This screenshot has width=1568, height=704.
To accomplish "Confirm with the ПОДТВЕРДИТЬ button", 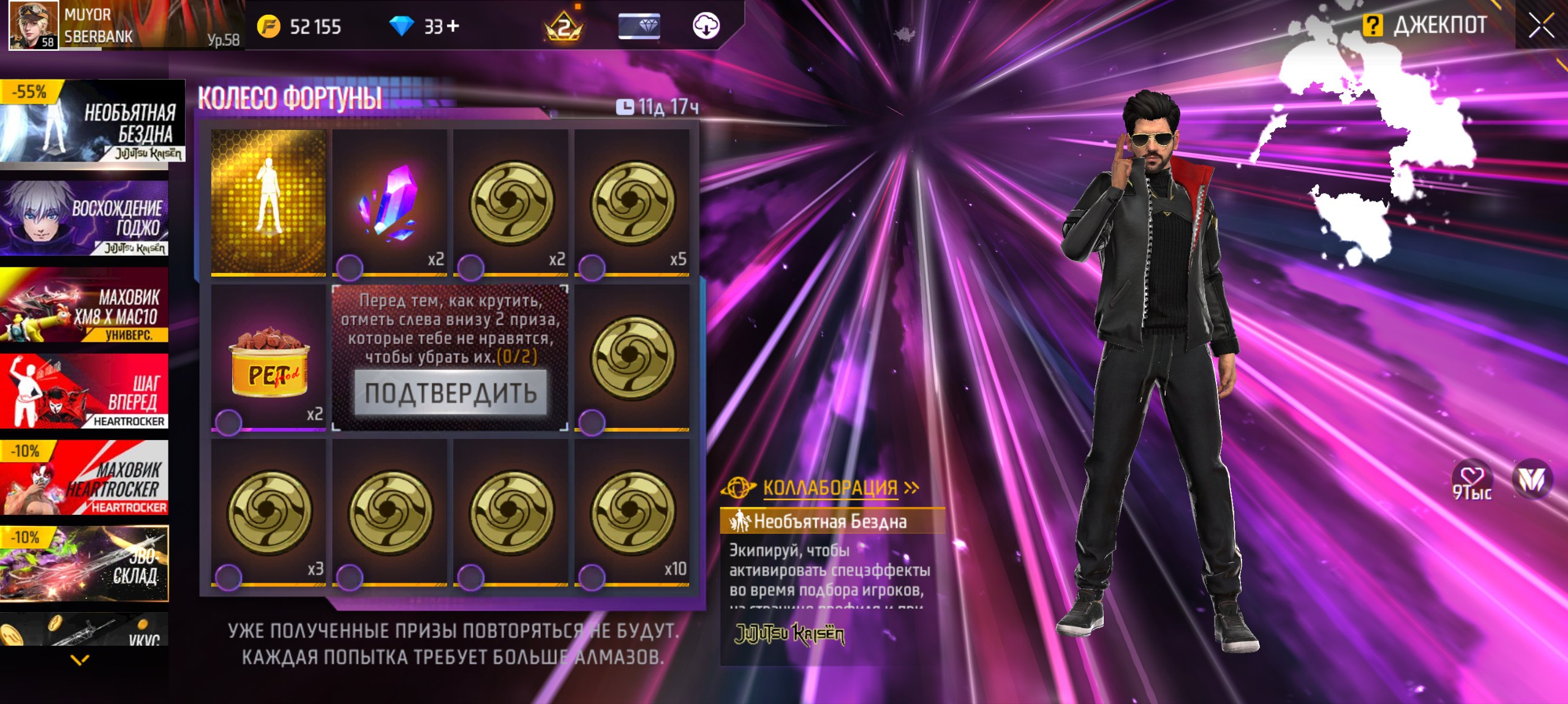I will point(450,393).
